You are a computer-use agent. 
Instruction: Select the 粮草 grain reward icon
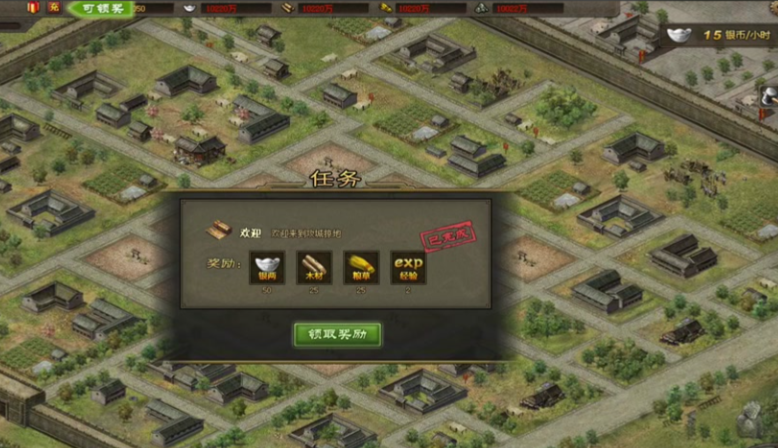coord(361,267)
